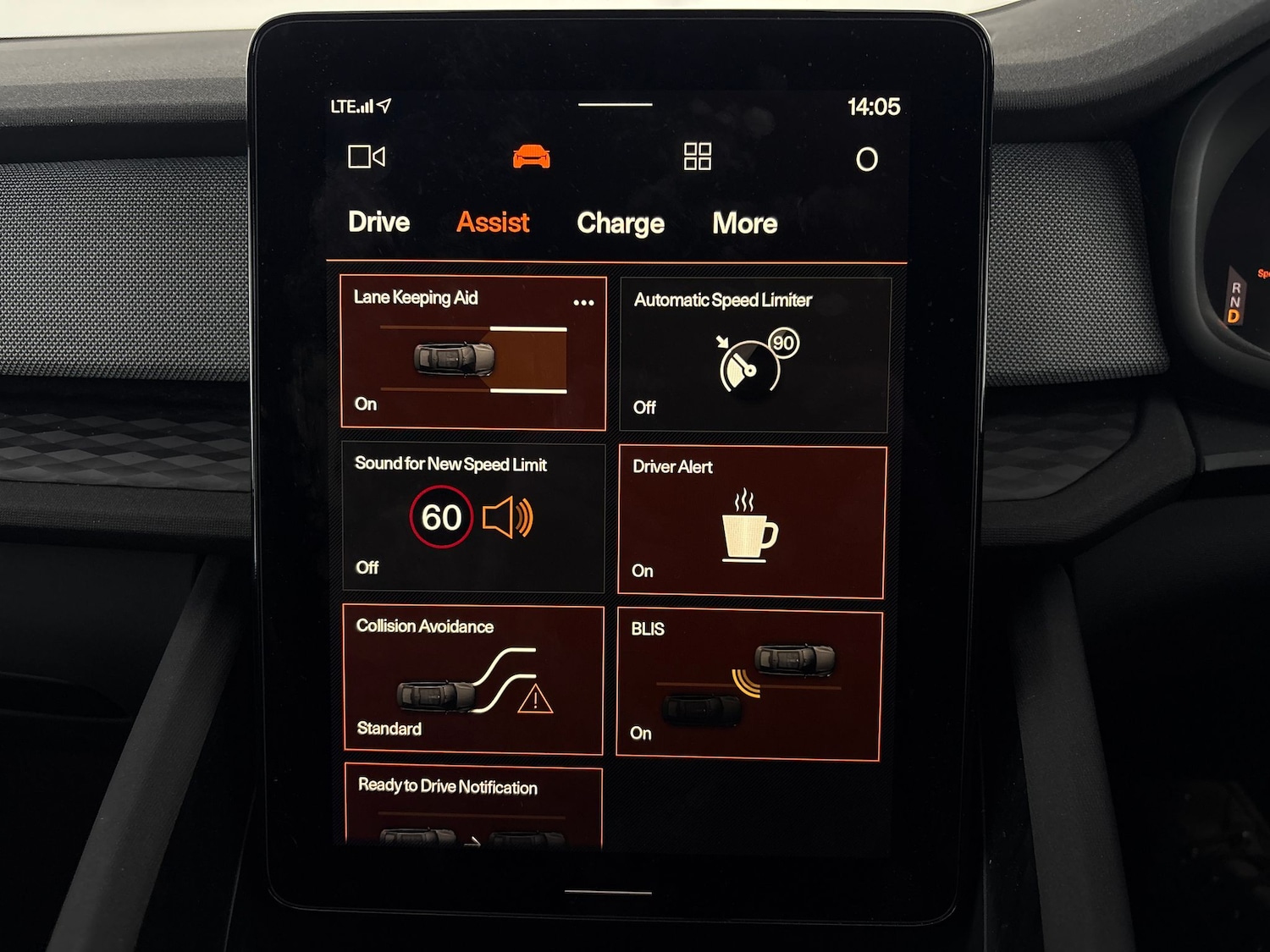Screen dimensions: 1270x952
Task: Open the Charge tab
Action: pyautogui.click(x=620, y=223)
